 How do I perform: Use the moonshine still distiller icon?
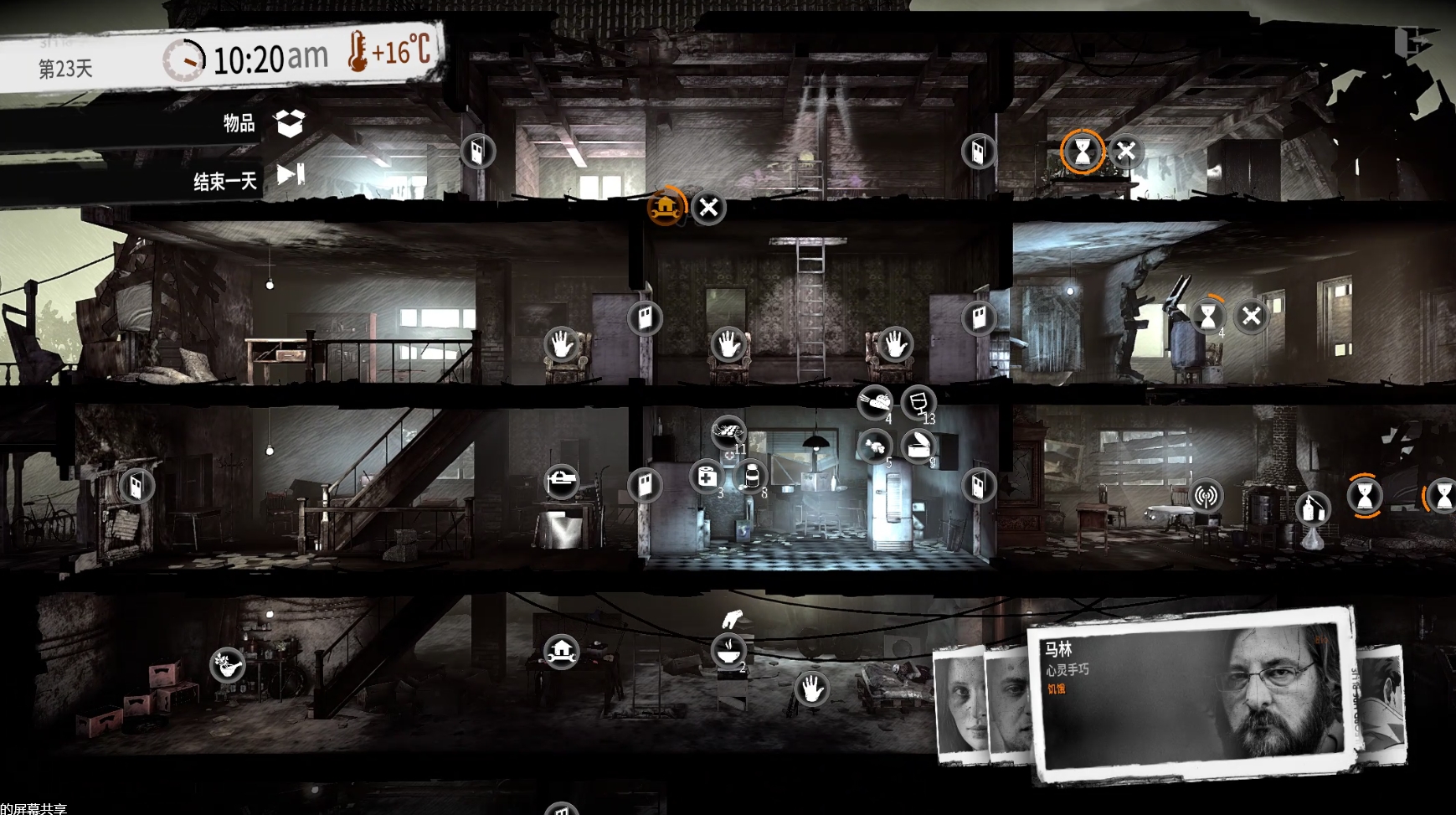(x=1312, y=507)
